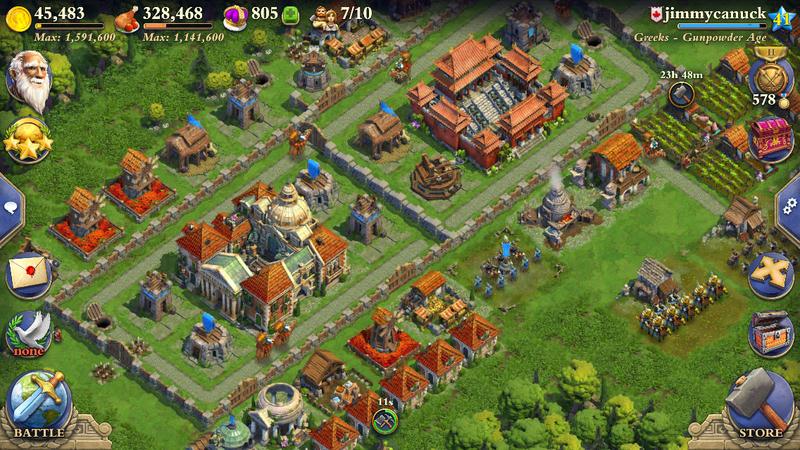Open the sealed letter mail icon
The image size is (800, 450).
pyautogui.click(x=29, y=272)
